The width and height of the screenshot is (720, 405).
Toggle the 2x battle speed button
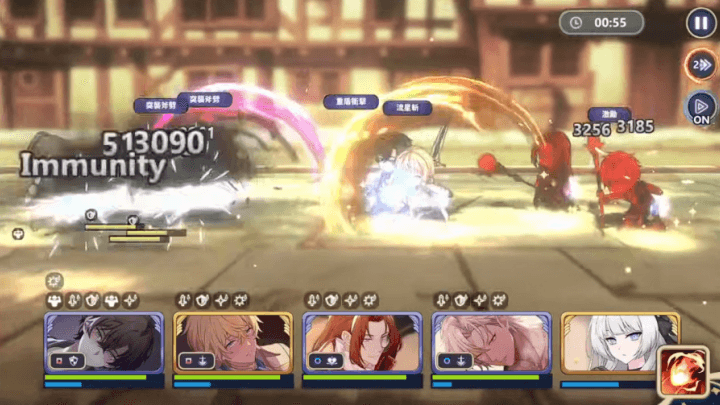tap(700, 65)
